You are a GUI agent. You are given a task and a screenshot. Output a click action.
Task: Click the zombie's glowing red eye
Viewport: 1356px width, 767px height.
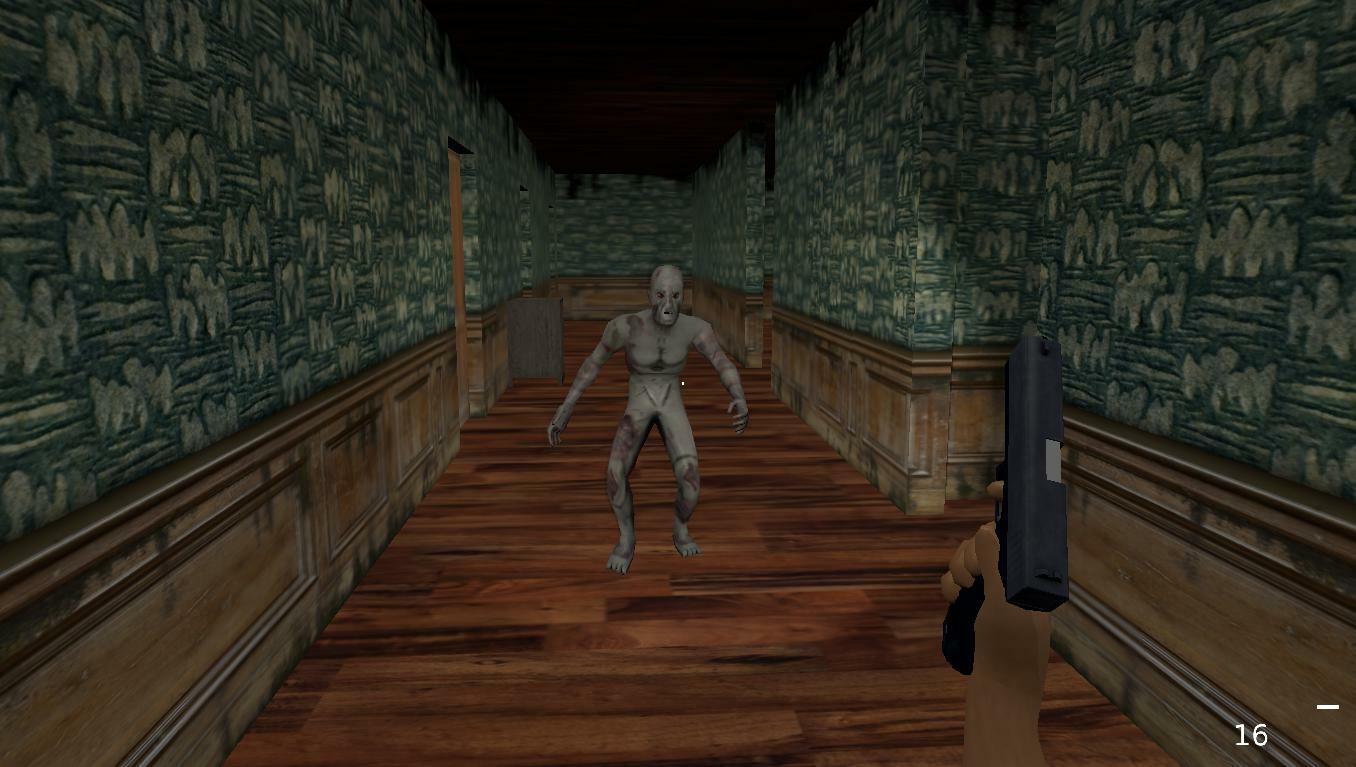pyautogui.click(x=661, y=296)
